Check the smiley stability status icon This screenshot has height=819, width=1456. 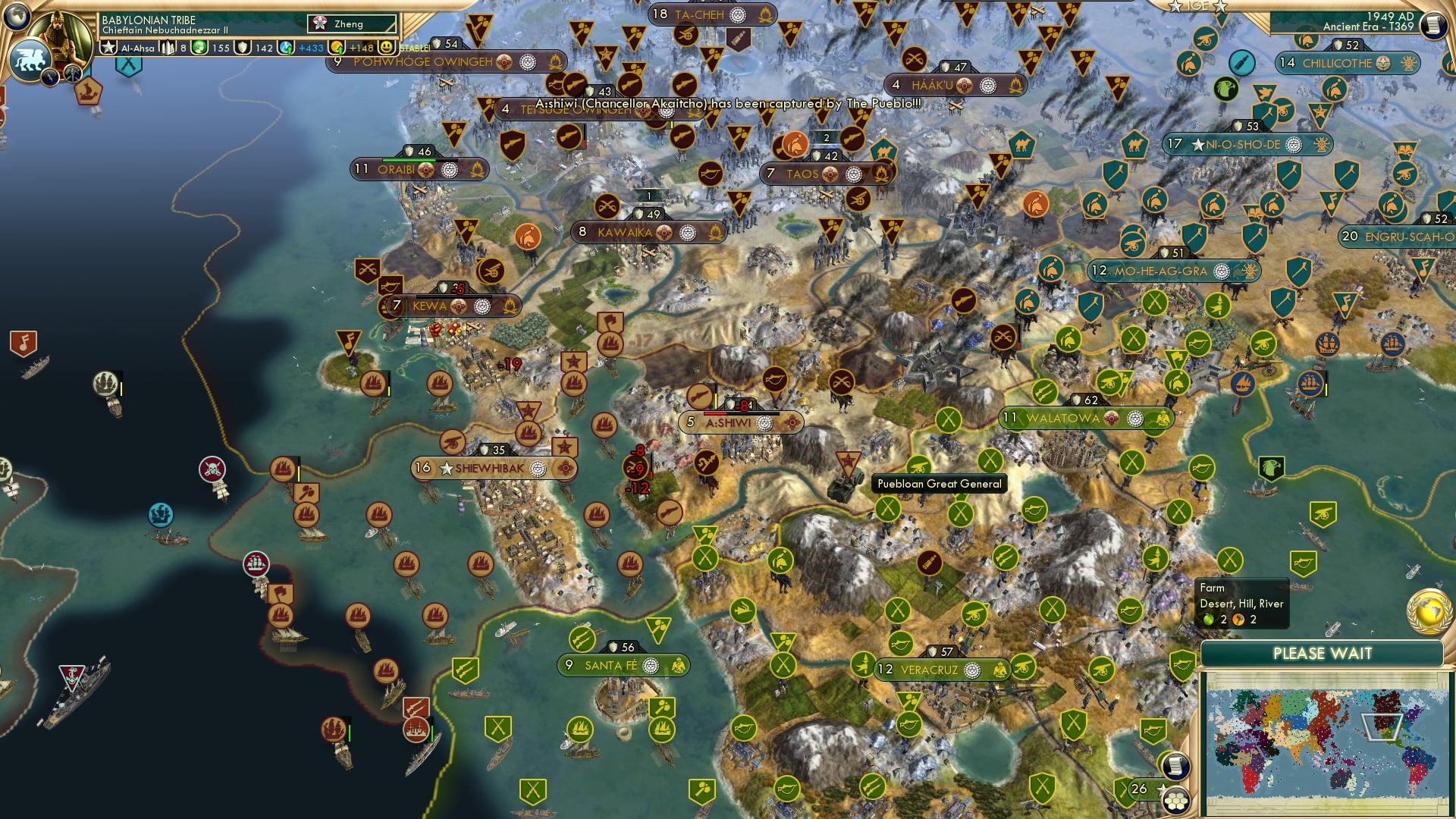tap(387, 48)
